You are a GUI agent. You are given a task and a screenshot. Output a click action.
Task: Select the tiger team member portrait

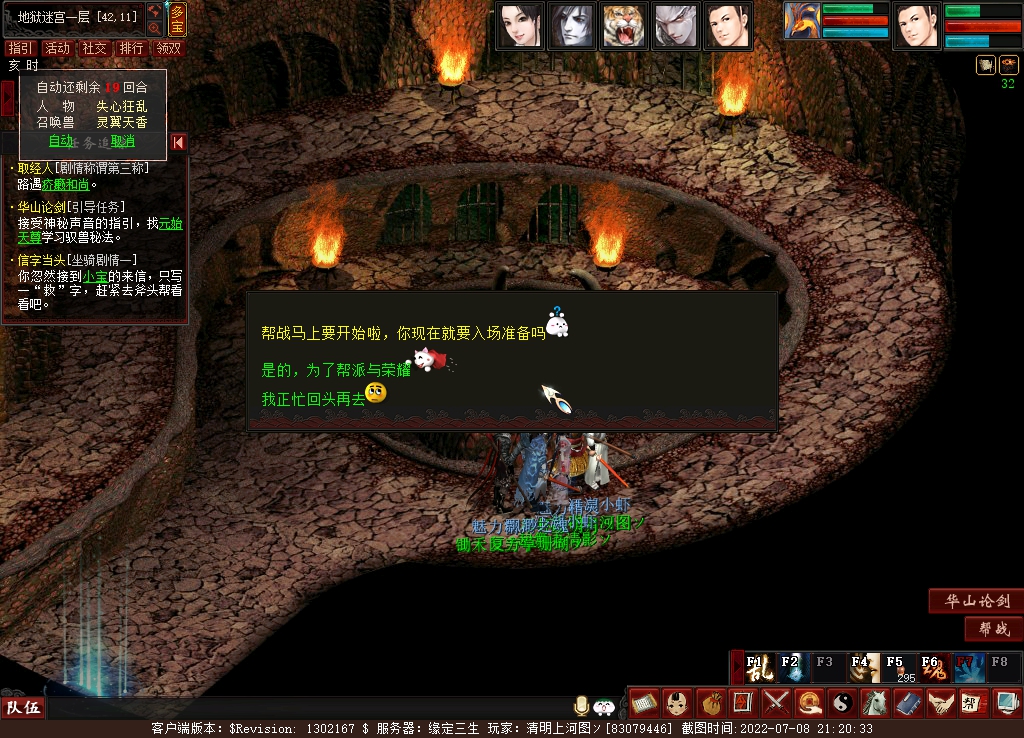[x=627, y=26]
